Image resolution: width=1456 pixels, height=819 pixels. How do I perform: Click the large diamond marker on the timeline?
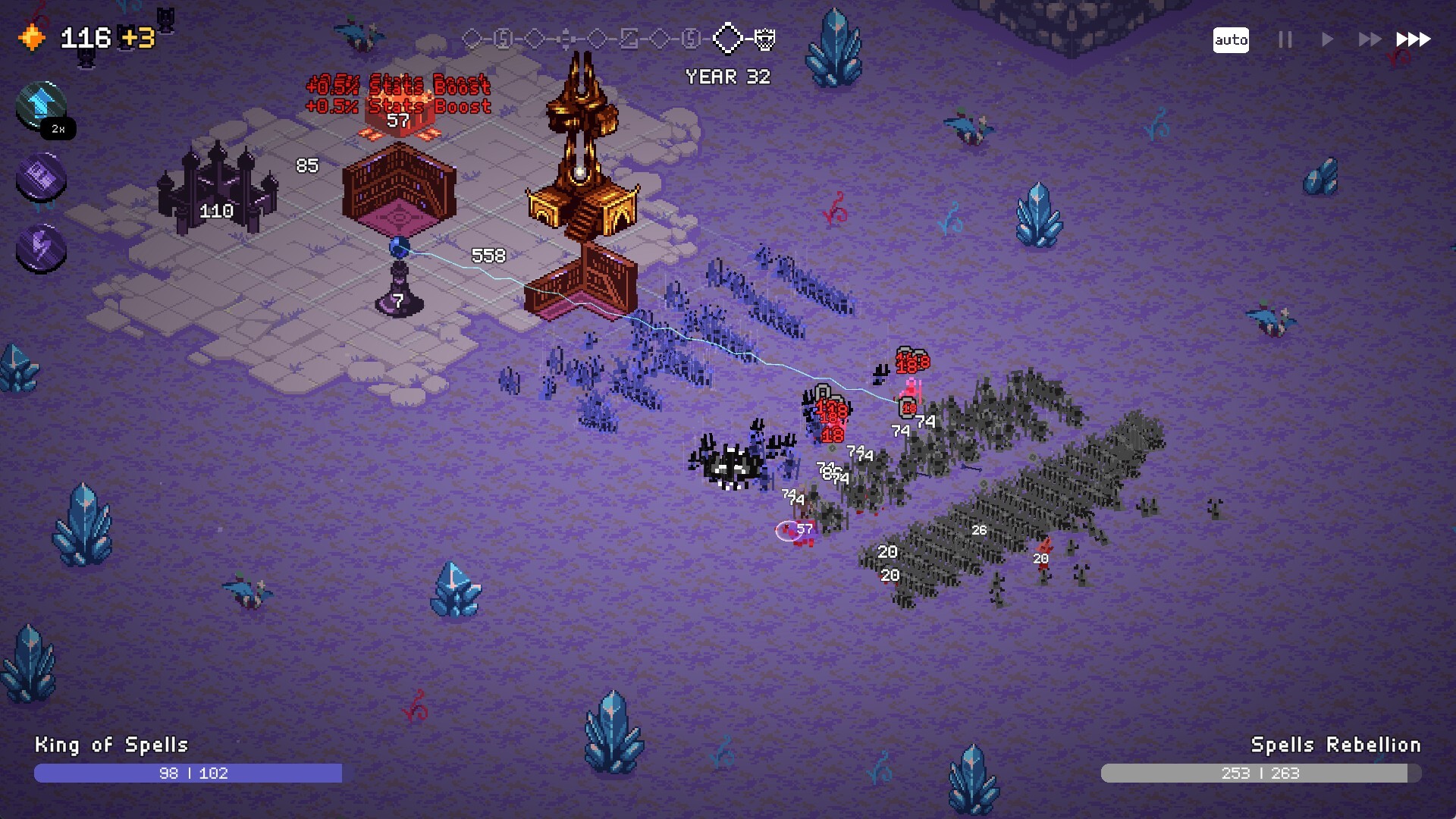728,39
